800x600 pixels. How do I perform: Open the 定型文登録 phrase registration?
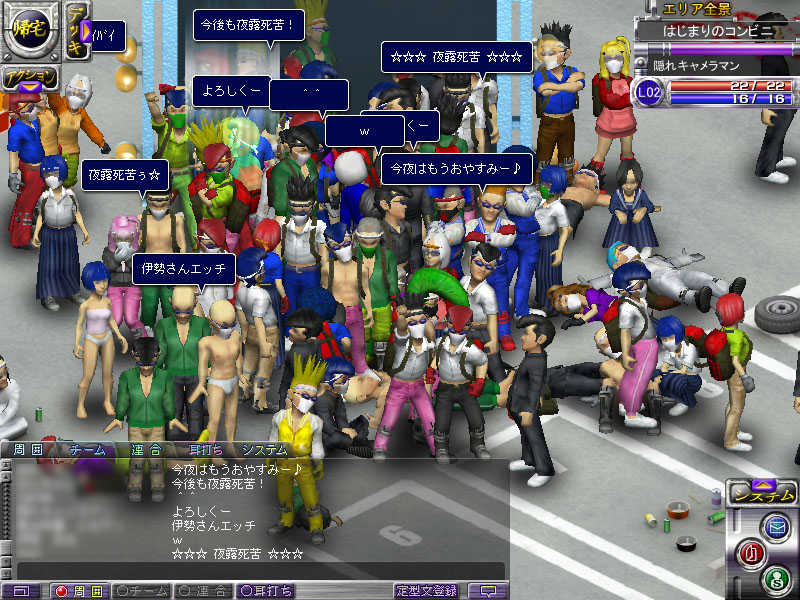tap(426, 591)
